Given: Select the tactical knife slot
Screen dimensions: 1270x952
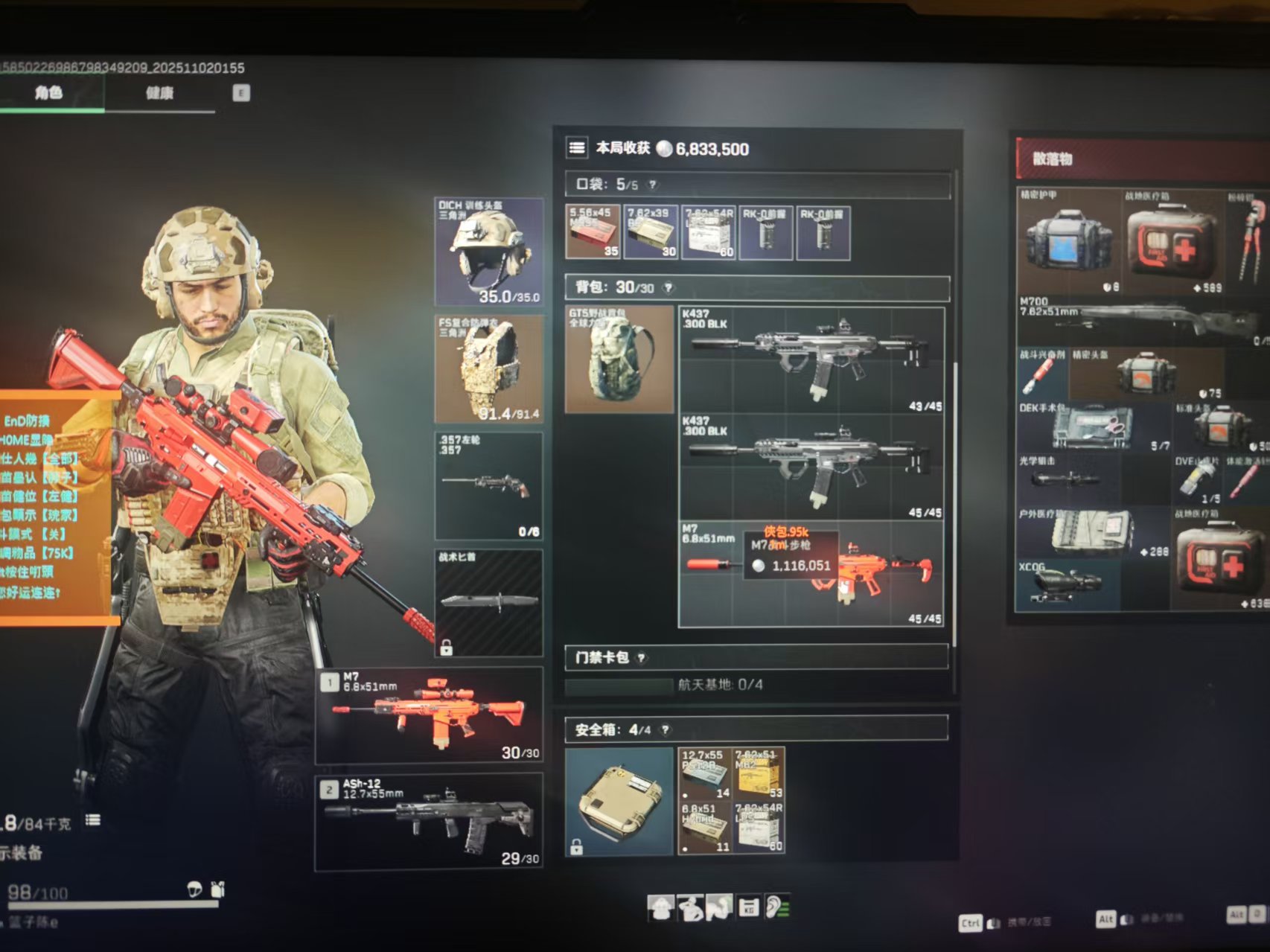Looking at the screenshot, I should 488,602.
